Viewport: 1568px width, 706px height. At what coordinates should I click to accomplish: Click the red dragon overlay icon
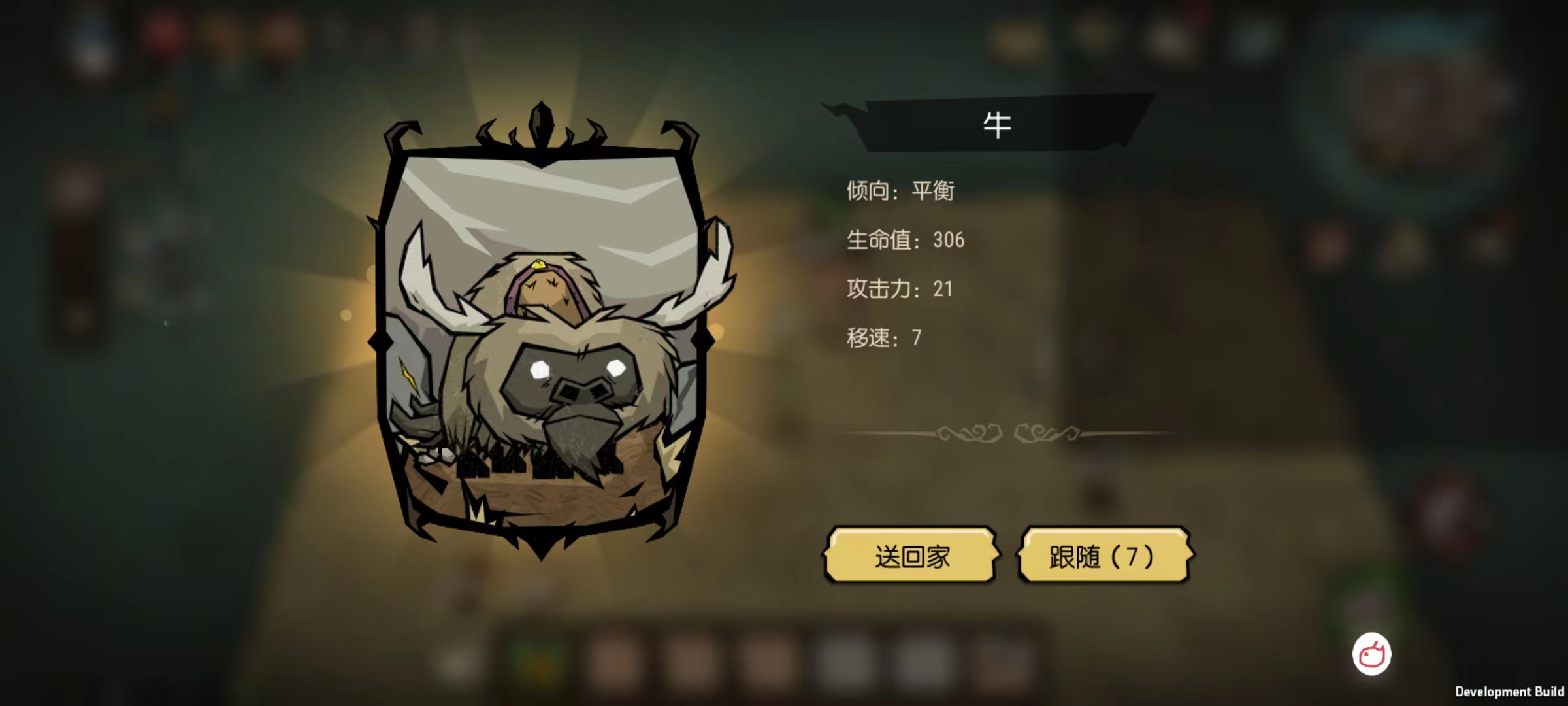pyautogui.click(x=1374, y=652)
